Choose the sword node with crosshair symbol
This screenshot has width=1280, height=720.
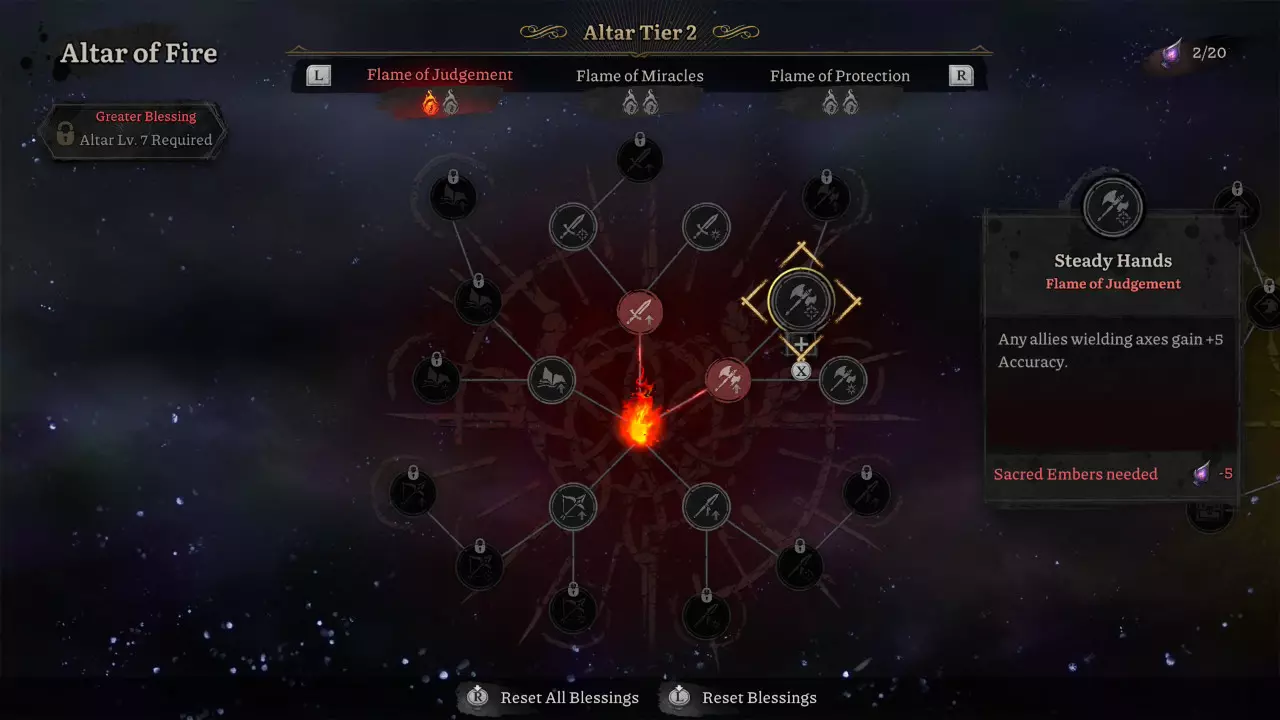(573, 228)
